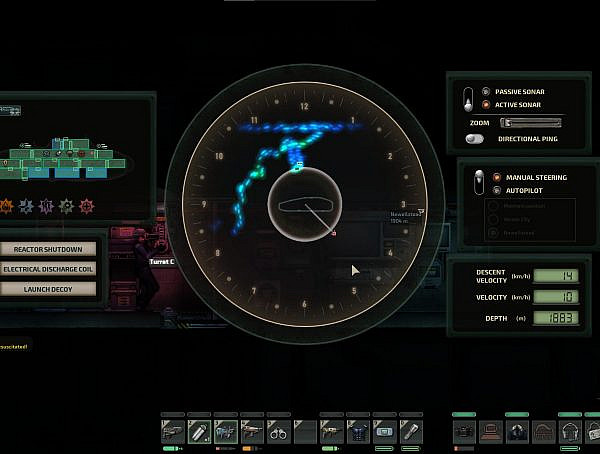Select the Active Sonar option
600x454 pixels.
pyautogui.click(x=487, y=104)
